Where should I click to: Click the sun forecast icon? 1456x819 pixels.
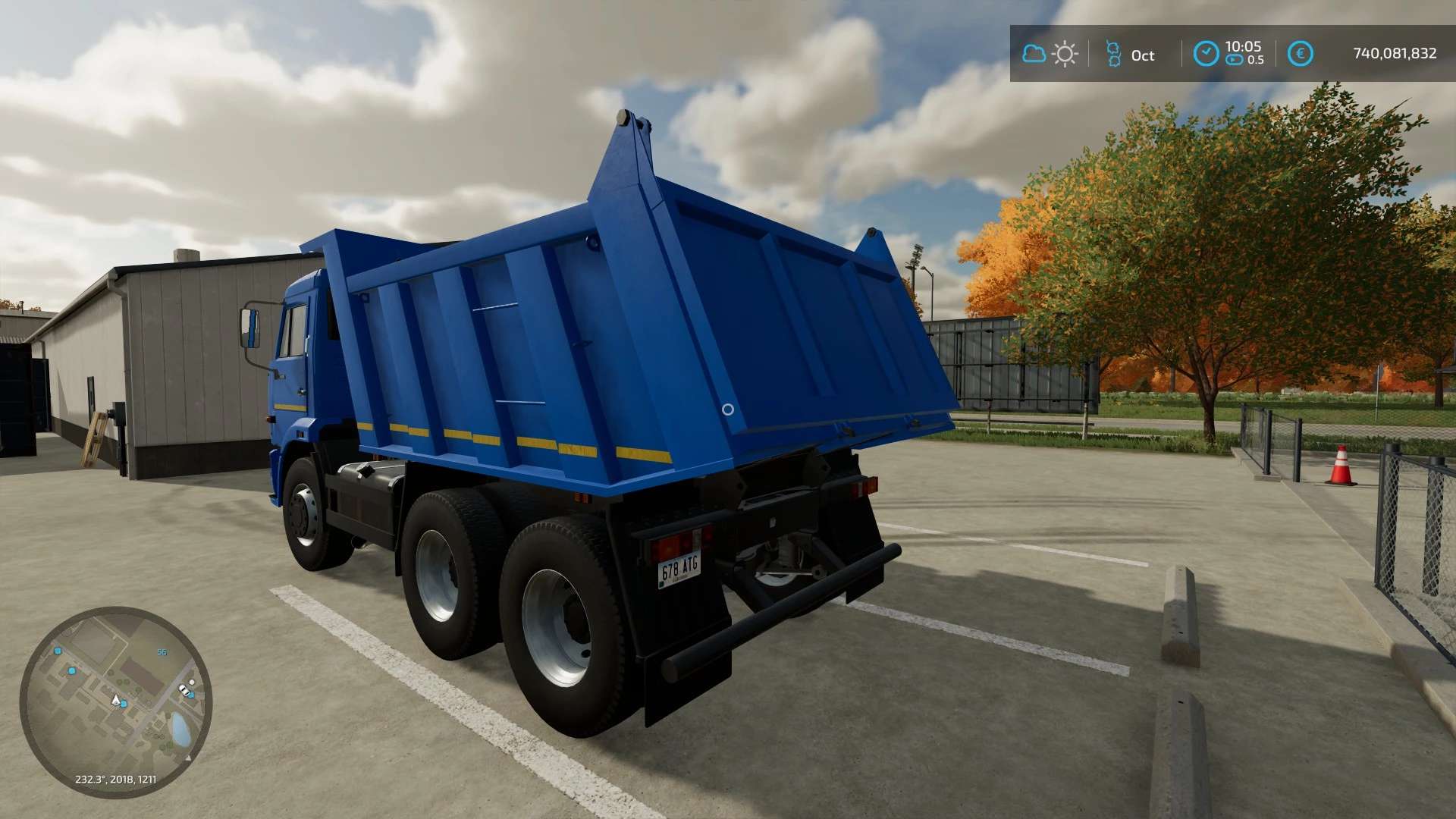[x=1065, y=54]
